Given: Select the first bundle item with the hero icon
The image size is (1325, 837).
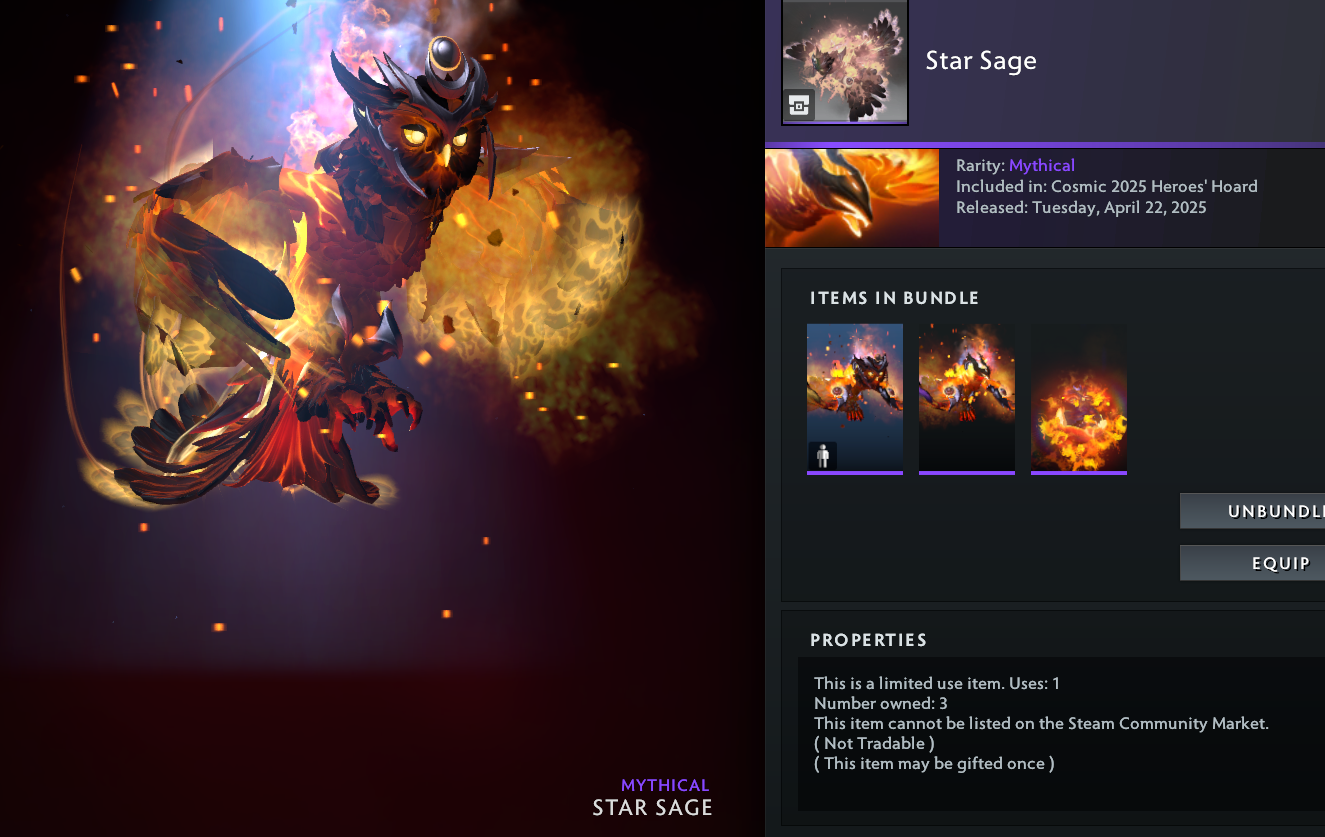Looking at the screenshot, I should click(x=855, y=398).
